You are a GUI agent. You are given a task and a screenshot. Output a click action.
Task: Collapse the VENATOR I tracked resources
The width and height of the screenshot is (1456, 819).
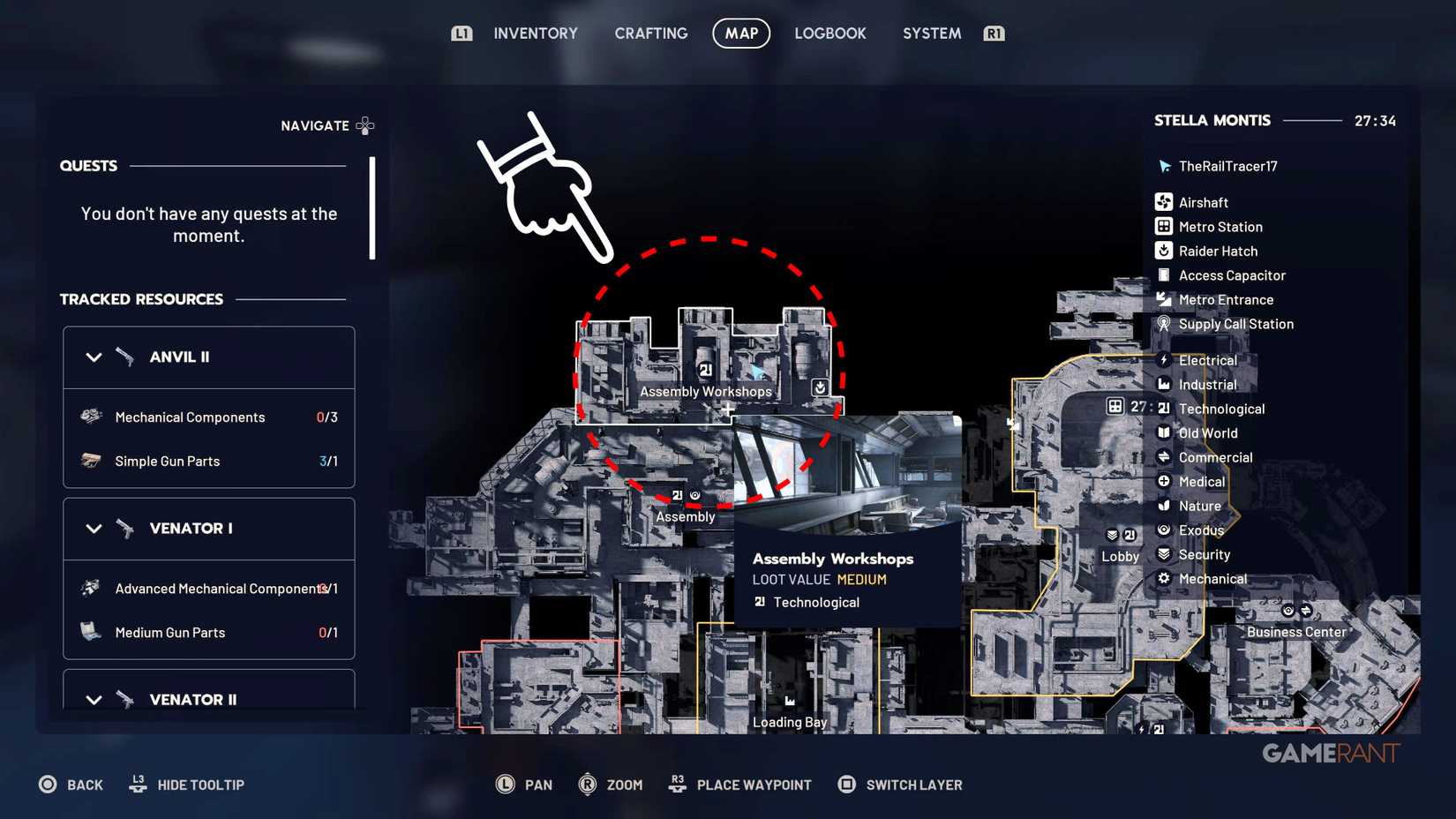[x=94, y=528]
